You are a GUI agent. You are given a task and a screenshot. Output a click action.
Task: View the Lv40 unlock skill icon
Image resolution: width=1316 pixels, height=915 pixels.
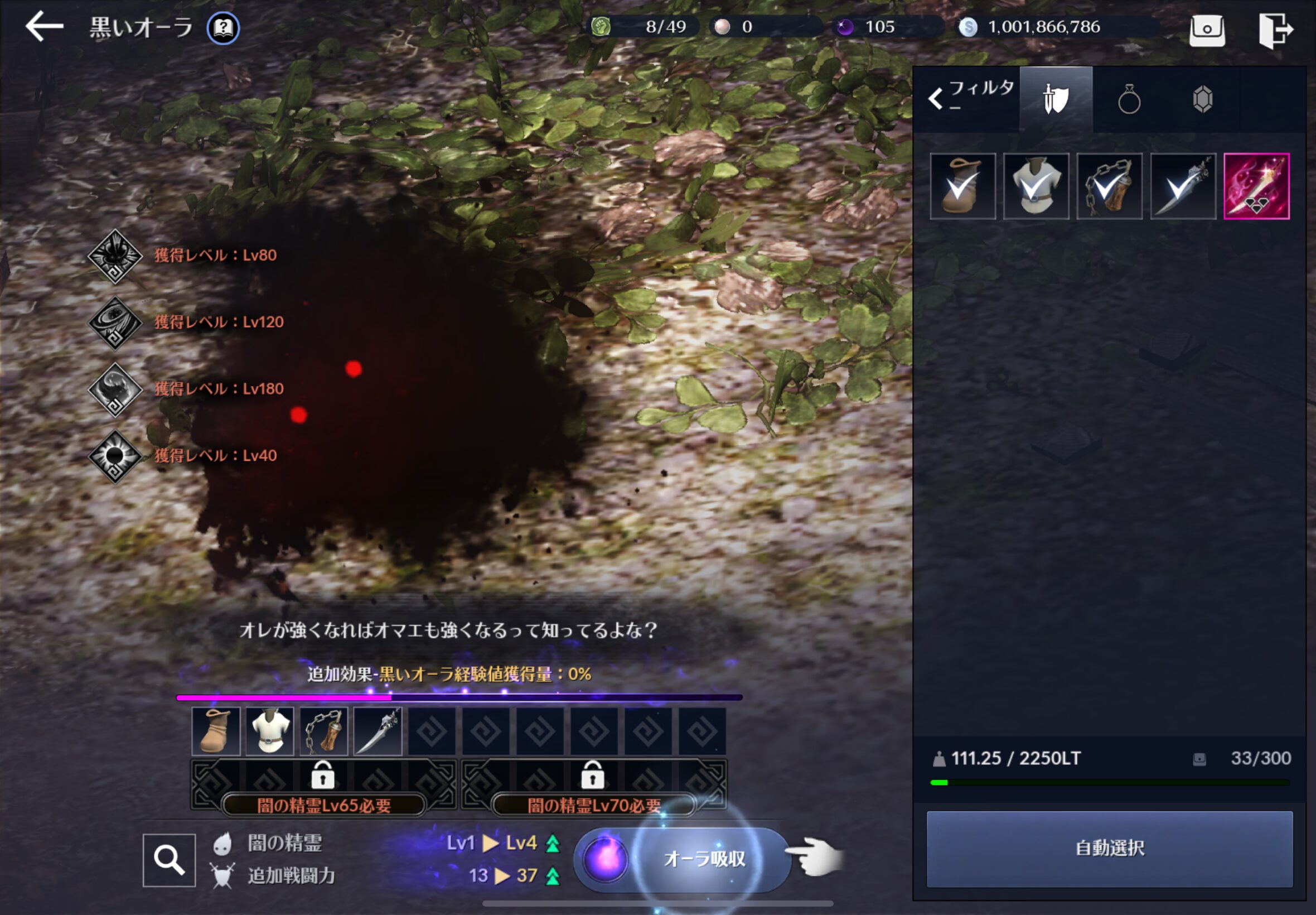coord(115,456)
